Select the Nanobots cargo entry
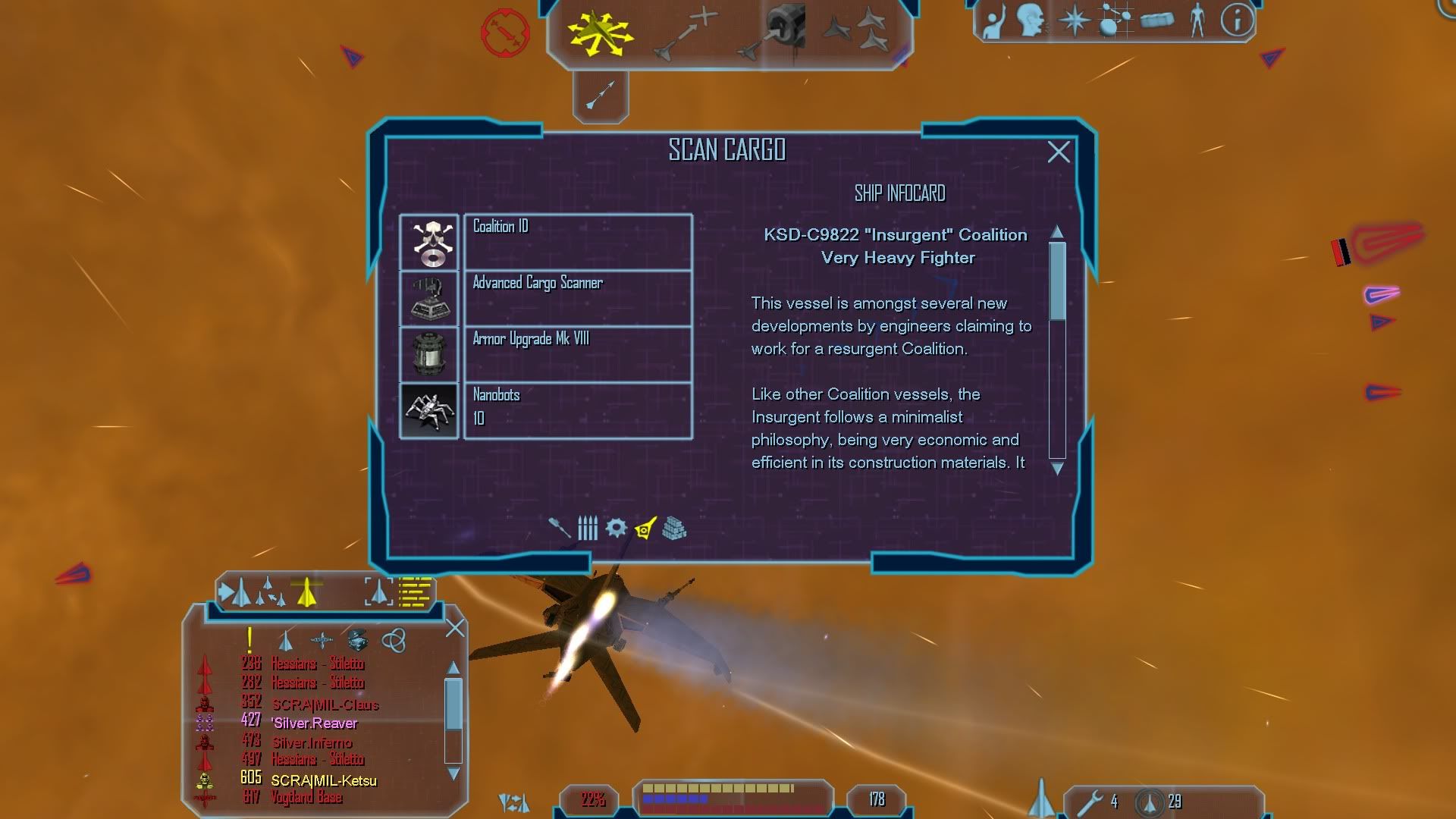 click(x=576, y=410)
